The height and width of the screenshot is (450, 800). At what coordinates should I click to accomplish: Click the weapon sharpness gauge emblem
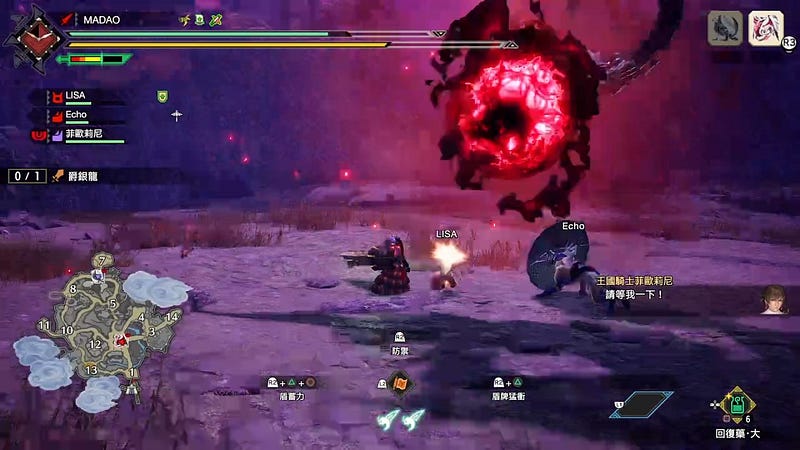coord(26,36)
